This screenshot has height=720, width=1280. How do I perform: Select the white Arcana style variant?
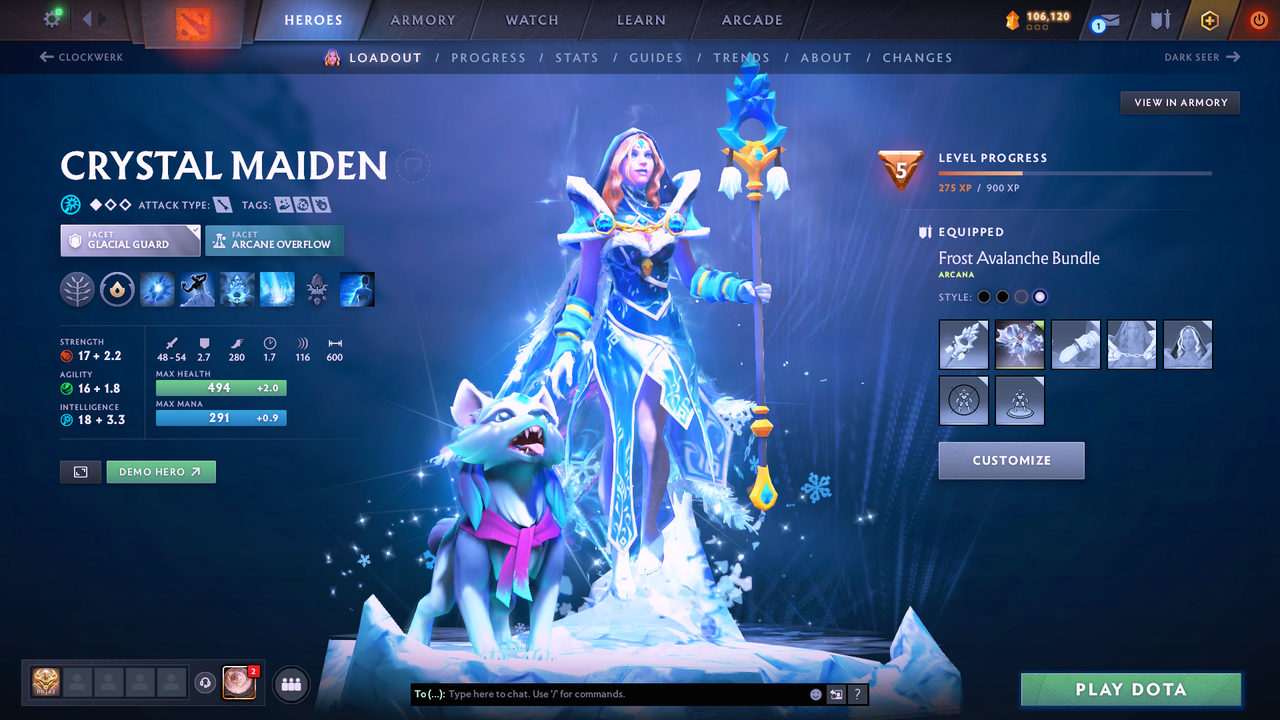pyautogui.click(x=1042, y=296)
